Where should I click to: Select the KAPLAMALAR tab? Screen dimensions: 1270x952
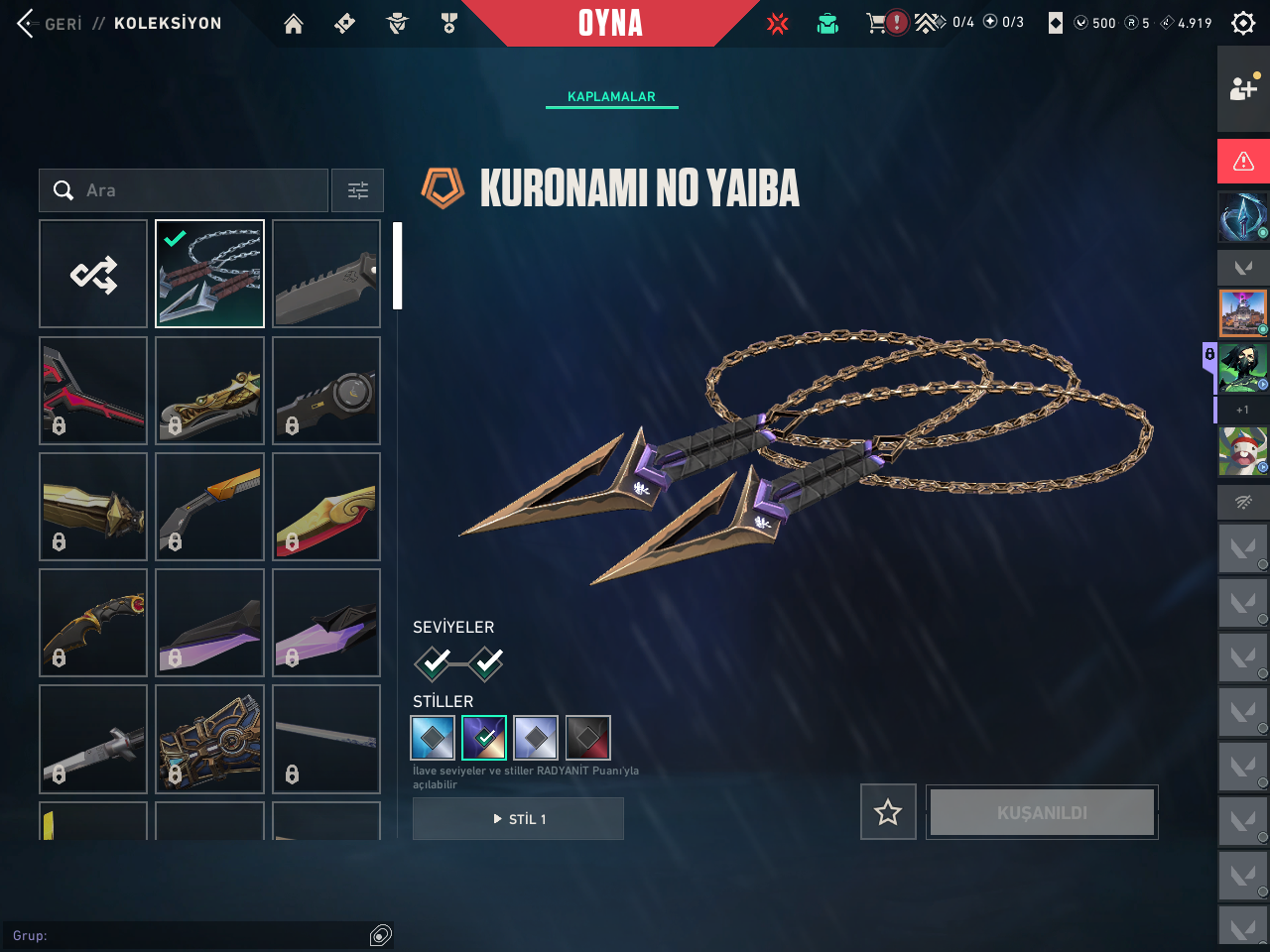pos(611,96)
